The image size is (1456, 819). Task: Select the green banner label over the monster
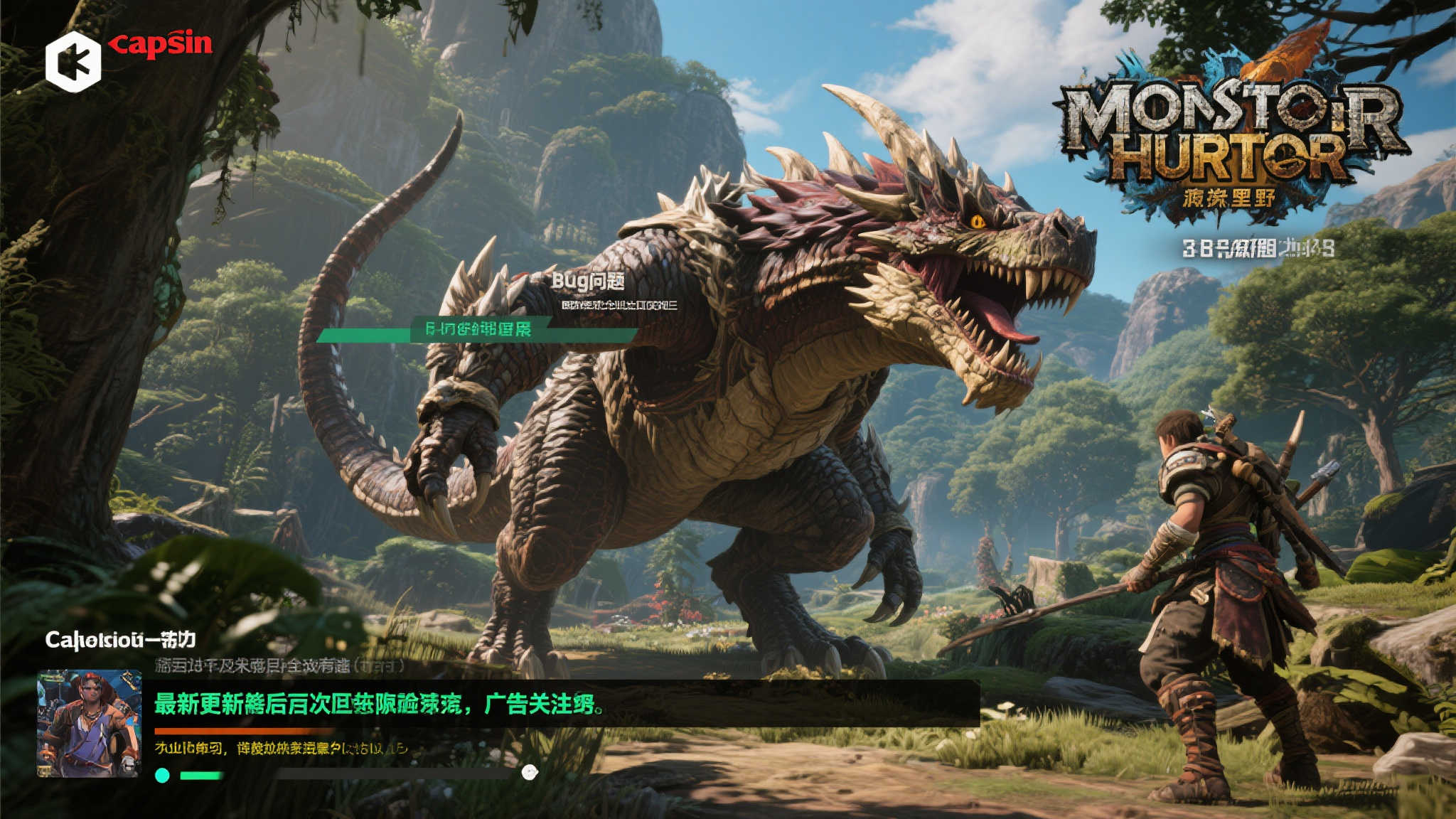478,330
